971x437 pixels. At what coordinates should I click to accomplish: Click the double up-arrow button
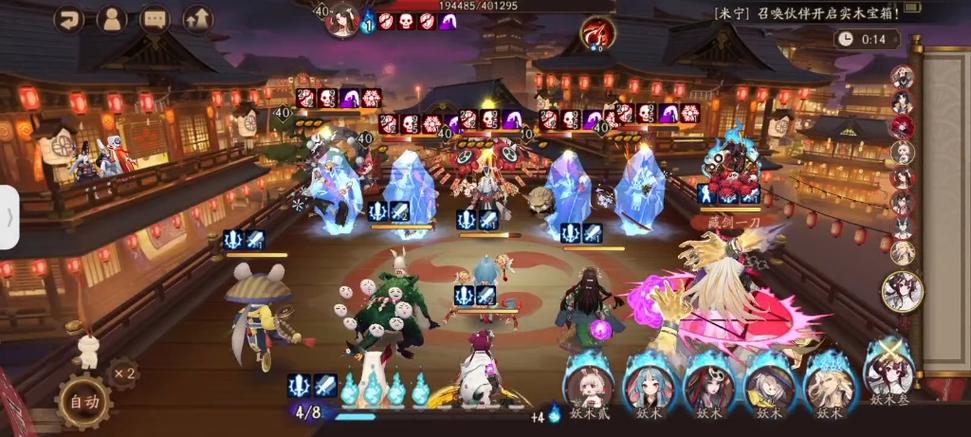pos(198,18)
